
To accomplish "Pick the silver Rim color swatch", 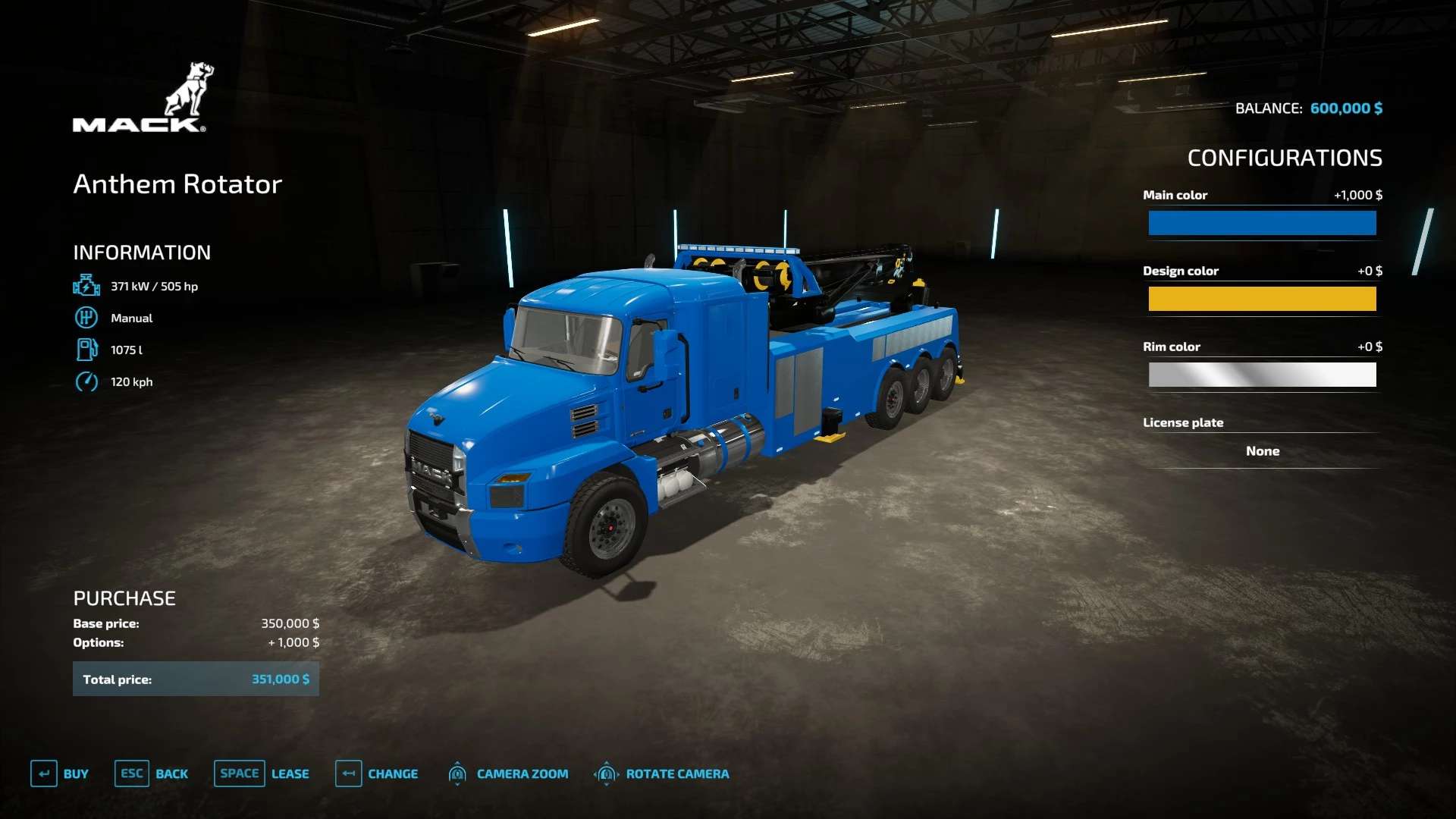I will [1262, 375].
